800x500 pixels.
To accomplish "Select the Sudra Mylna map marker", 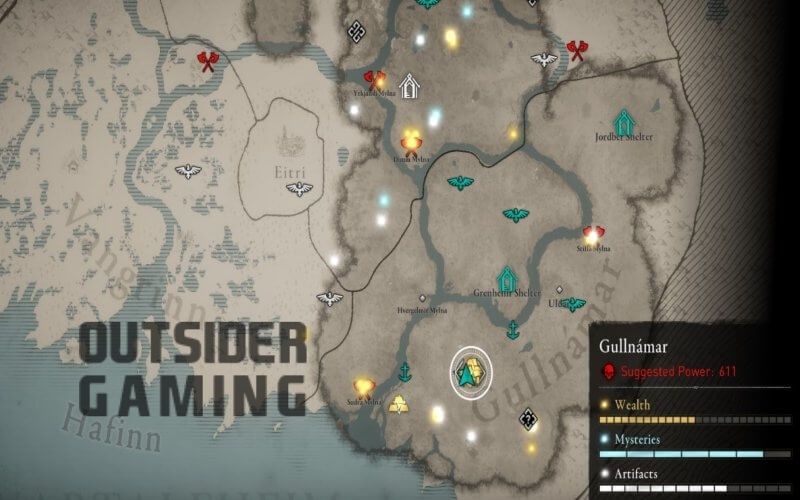I will point(364,386).
